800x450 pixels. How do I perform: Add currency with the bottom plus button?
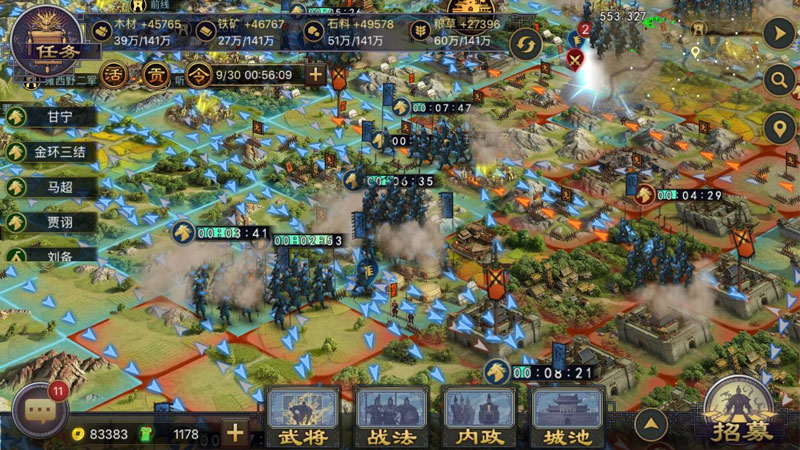click(235, 433)
